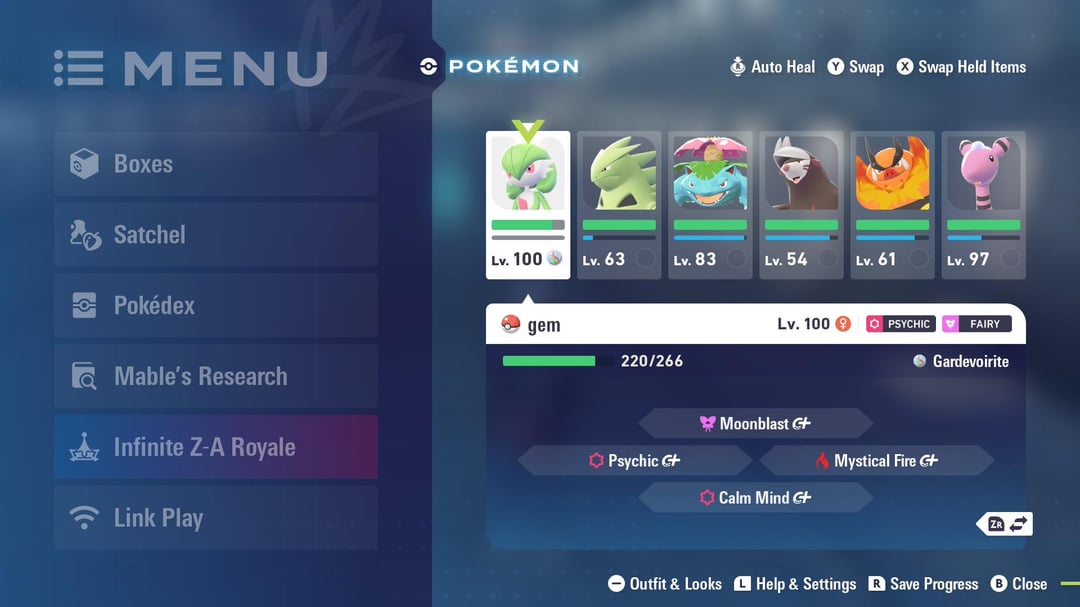Open the Satchel menu
Screen dimensions: 1080x607
[215, 235]
